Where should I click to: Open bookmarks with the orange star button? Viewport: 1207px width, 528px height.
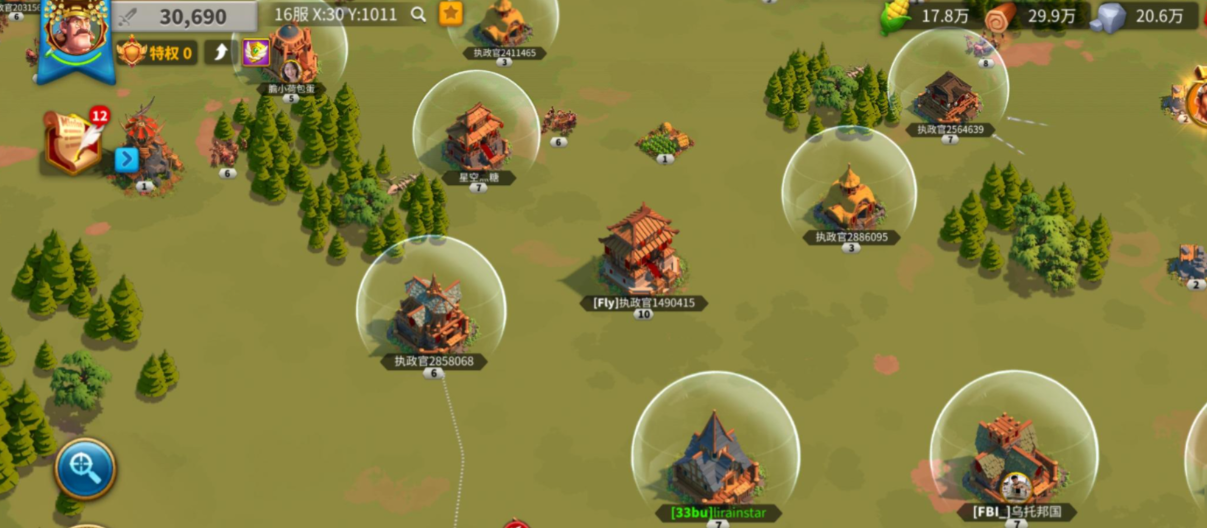point(451,13)
